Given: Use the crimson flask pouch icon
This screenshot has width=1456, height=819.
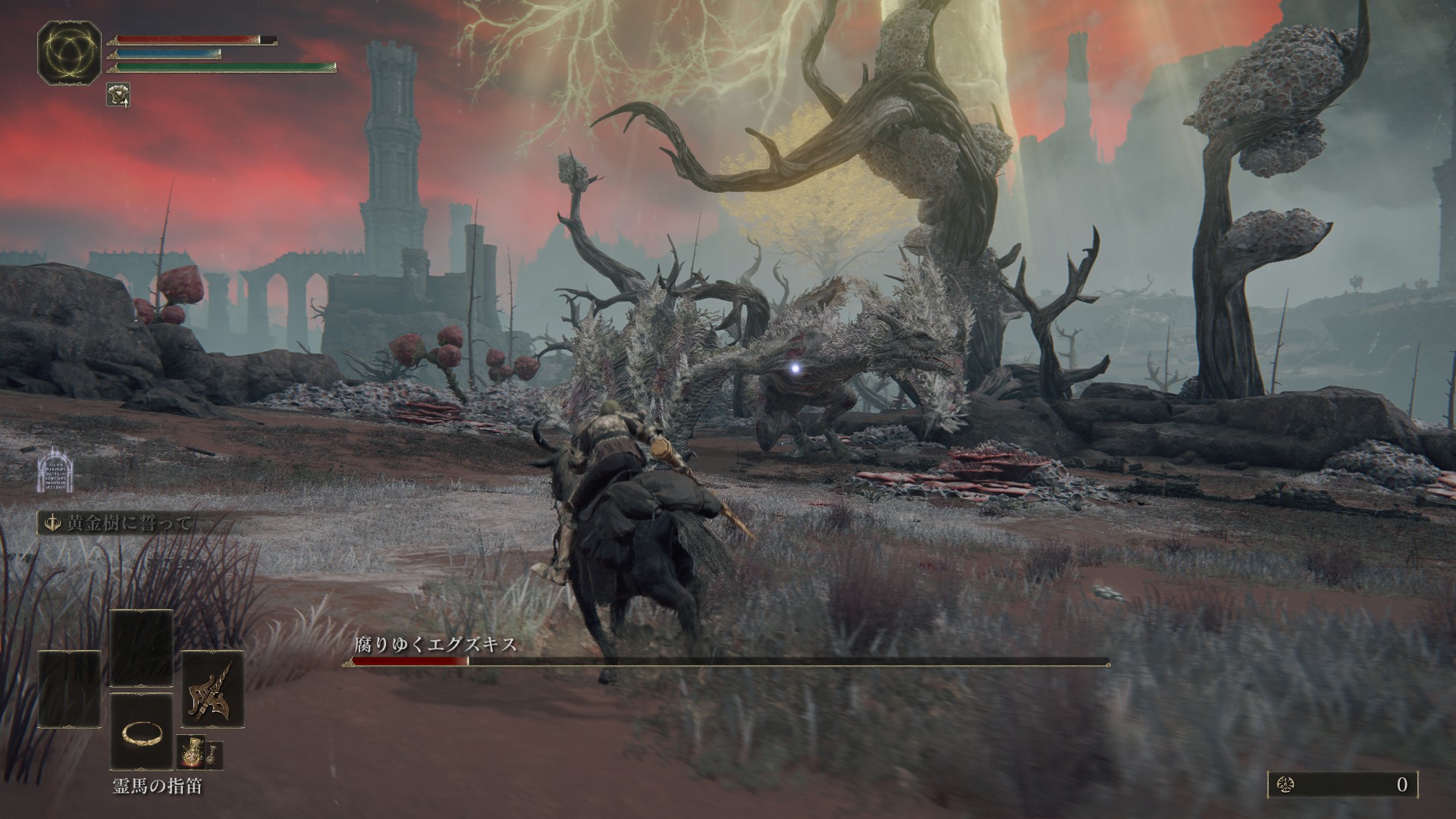Looking at the screenshot, I should tap(189, 754).
